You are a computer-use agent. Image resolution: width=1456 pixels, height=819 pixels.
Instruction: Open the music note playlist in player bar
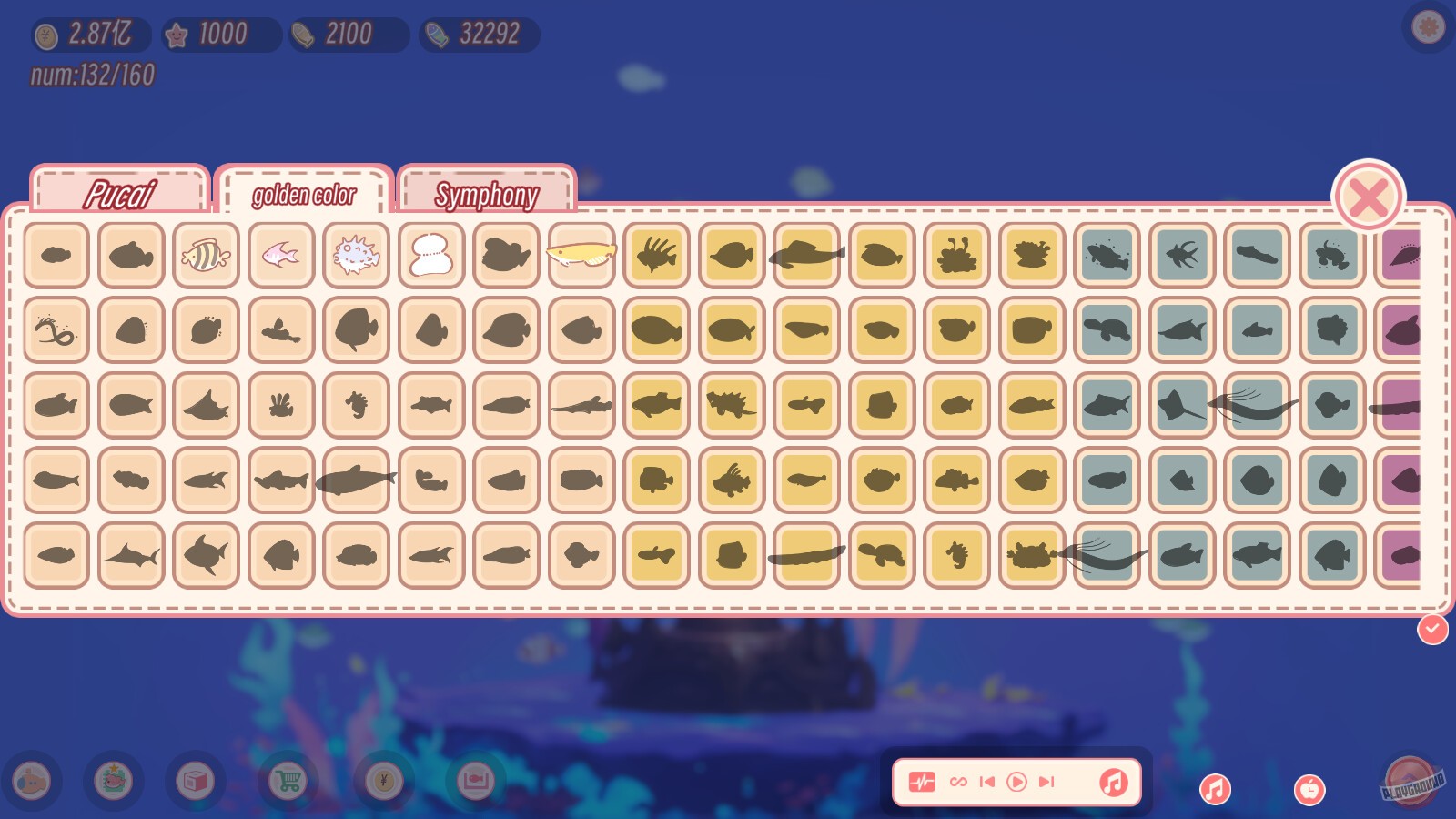click(x=1115, y=781)
